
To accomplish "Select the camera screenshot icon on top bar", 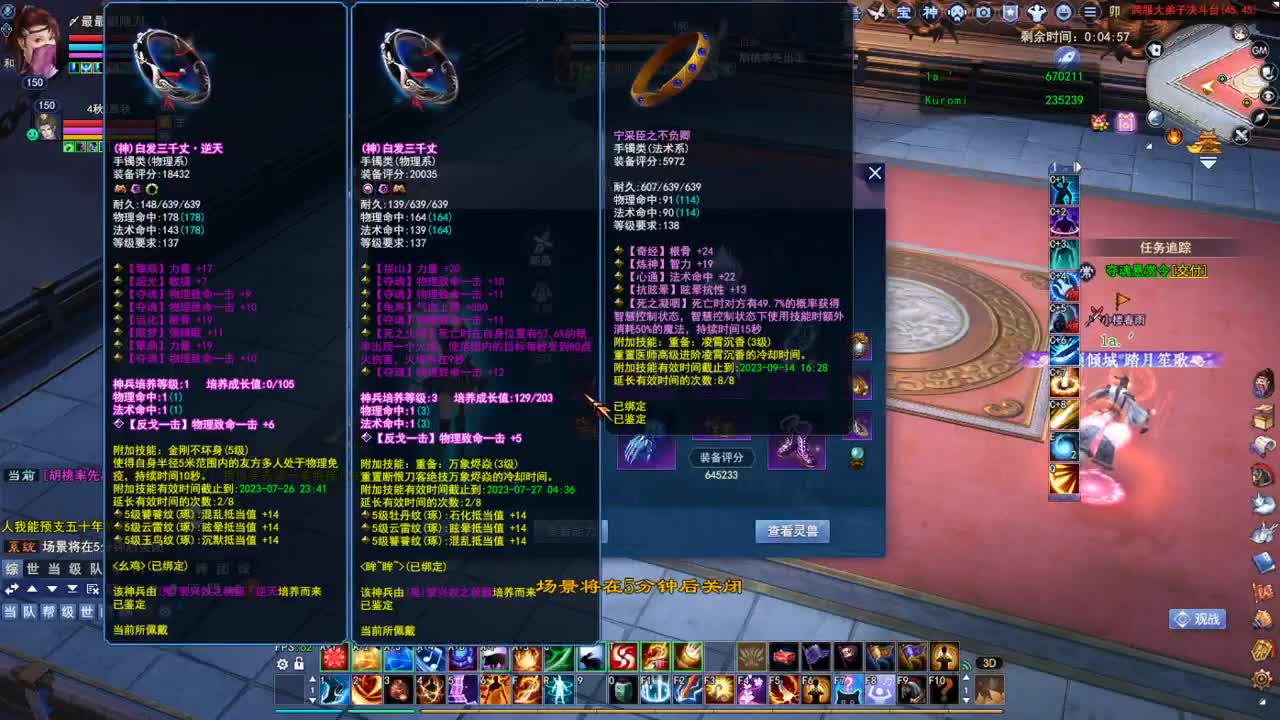I will tap(982, 13).
